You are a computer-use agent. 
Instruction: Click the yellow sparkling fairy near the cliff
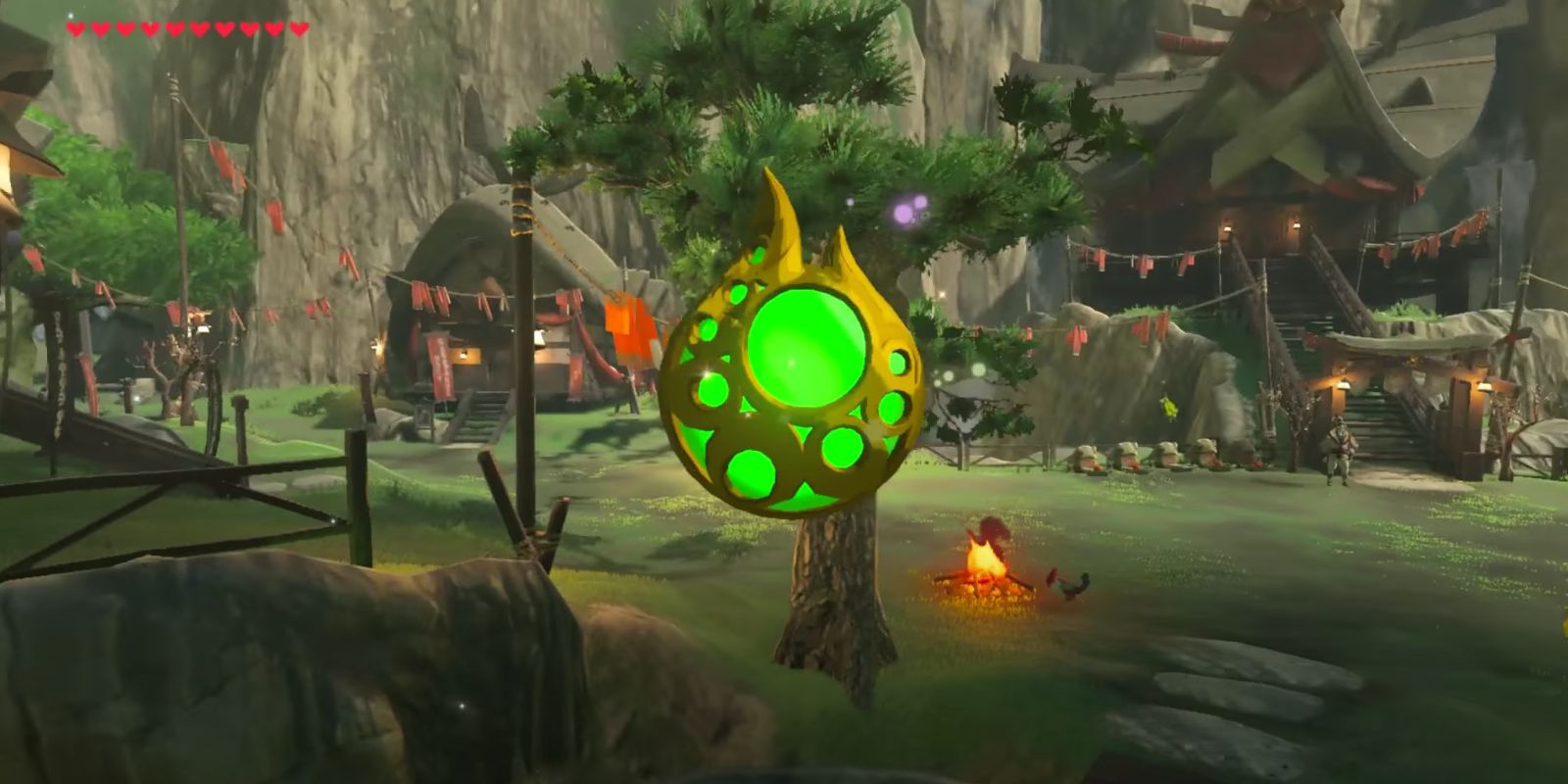coord(1169,407)
